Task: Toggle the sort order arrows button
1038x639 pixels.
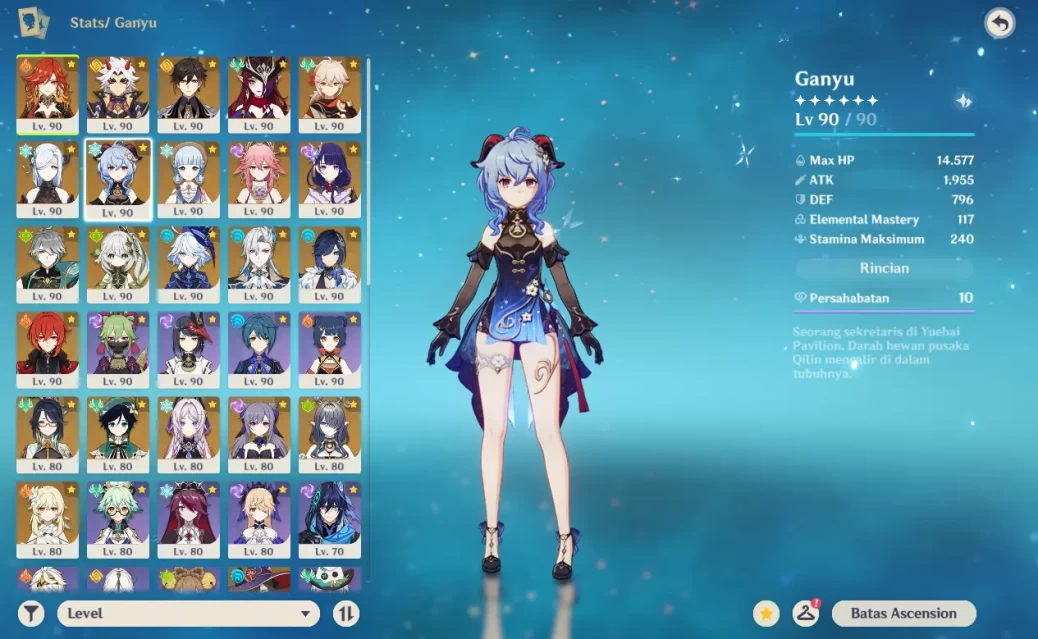Action: 345,613
